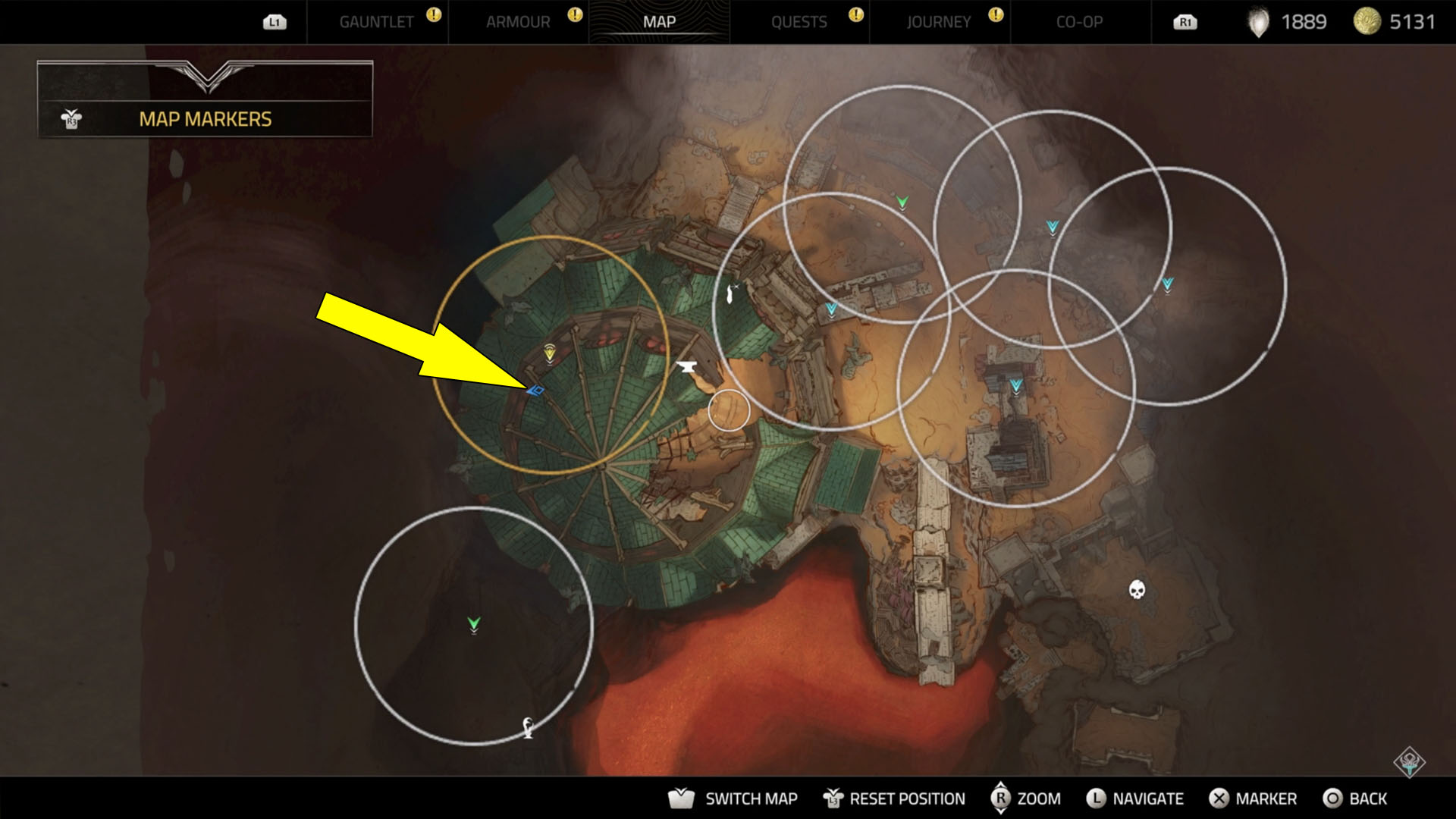This screenshot has width=1456, height=819.
Task: Open the CO-OP tab
Action: 1079,21
